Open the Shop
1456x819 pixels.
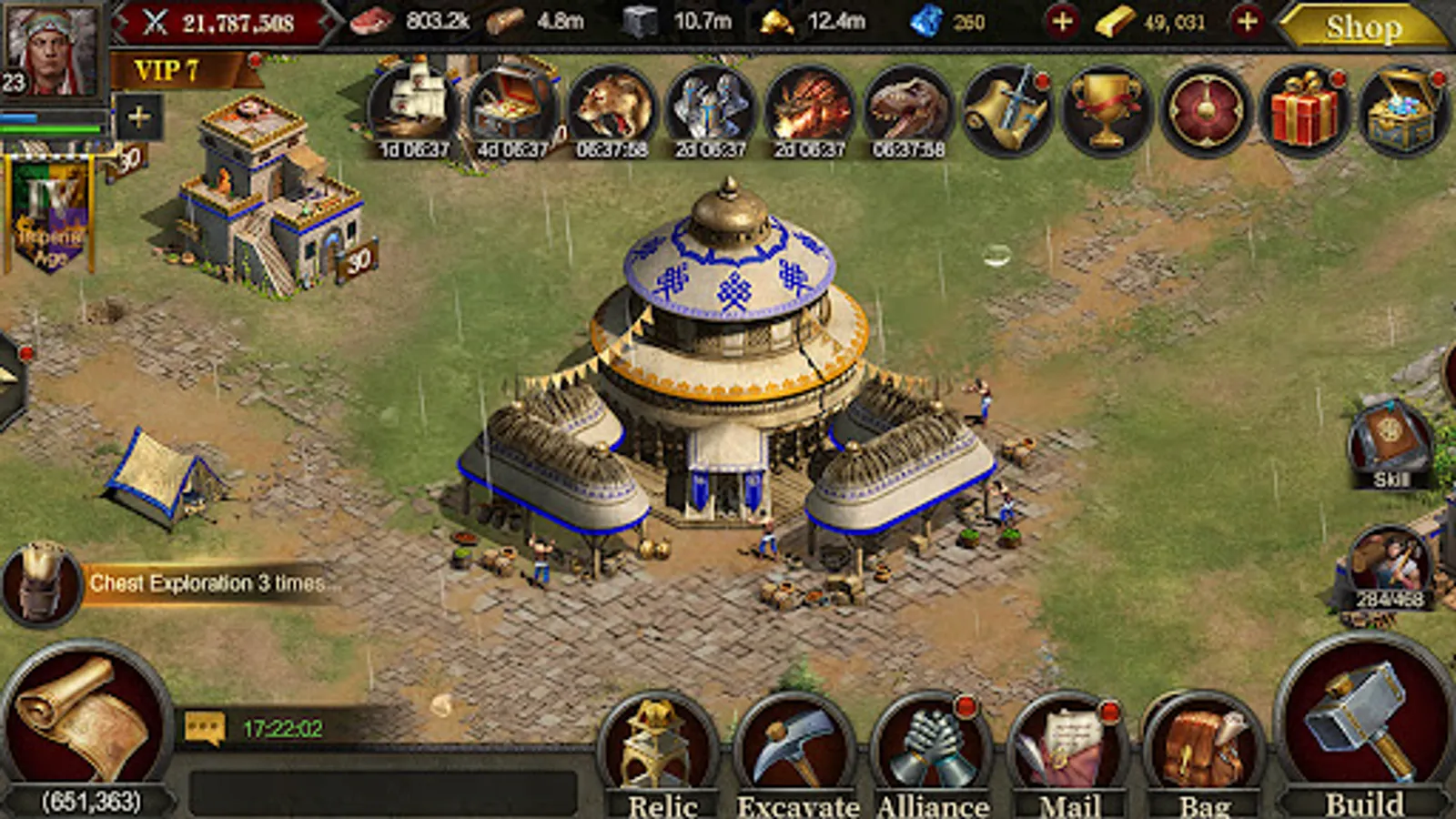coord(1362,27)
